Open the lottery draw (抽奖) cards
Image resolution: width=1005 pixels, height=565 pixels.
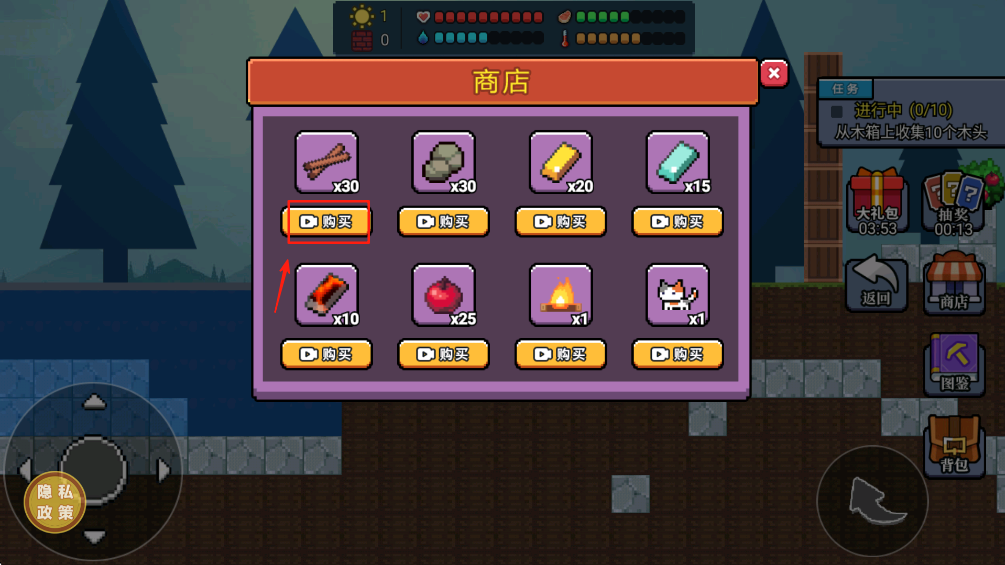click(x=953, y=202)
